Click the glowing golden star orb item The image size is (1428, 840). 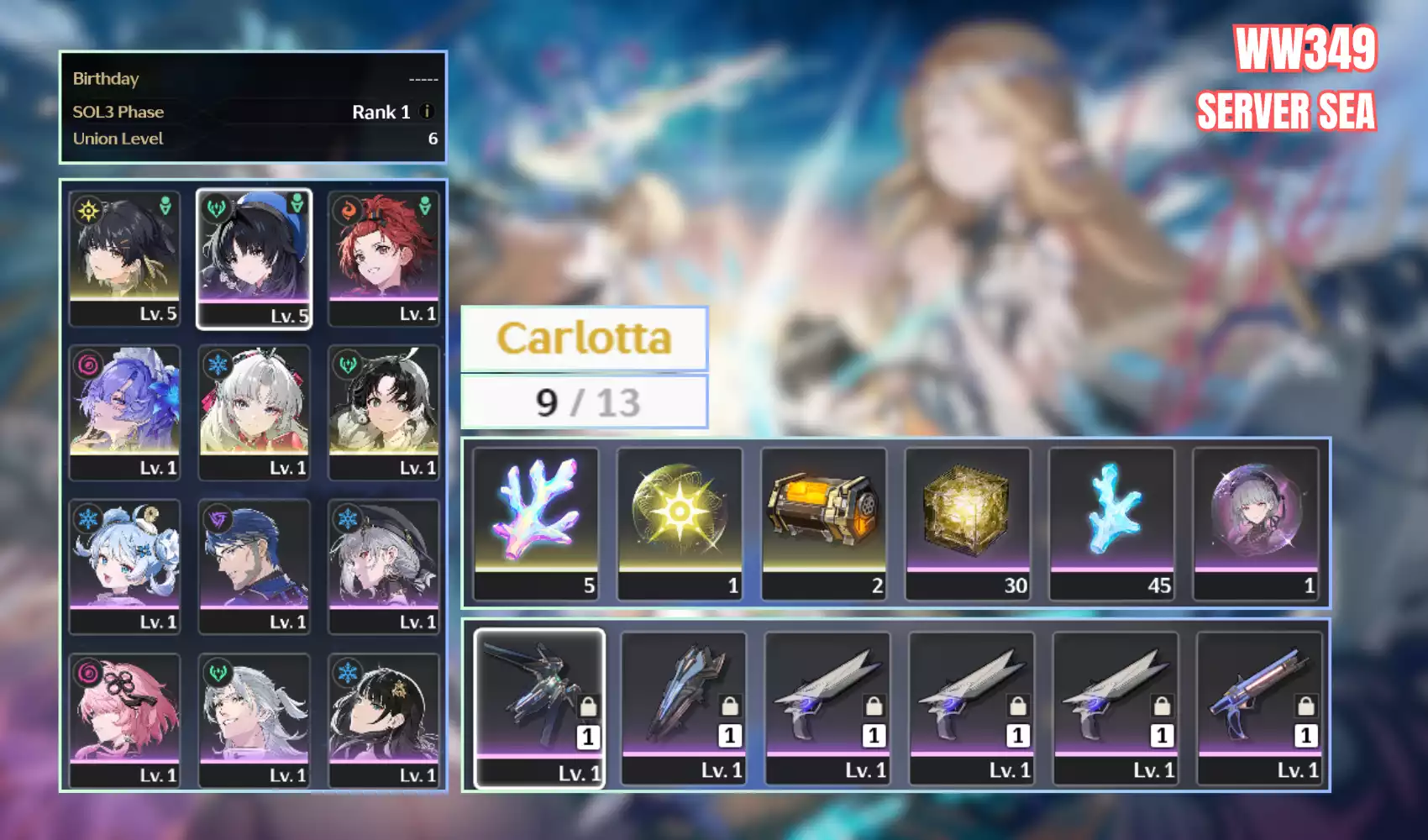click(680, 522)
